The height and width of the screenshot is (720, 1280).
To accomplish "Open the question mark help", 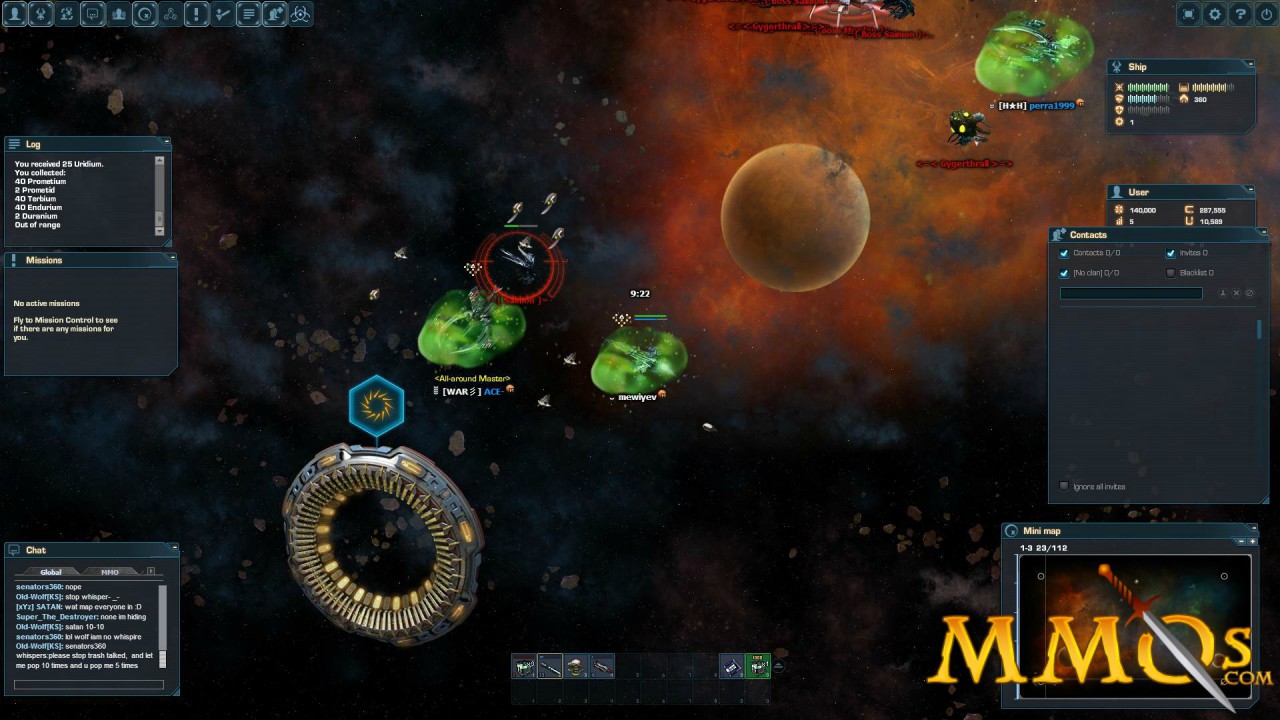I will pyautogui.click(x=1241, y=14).
